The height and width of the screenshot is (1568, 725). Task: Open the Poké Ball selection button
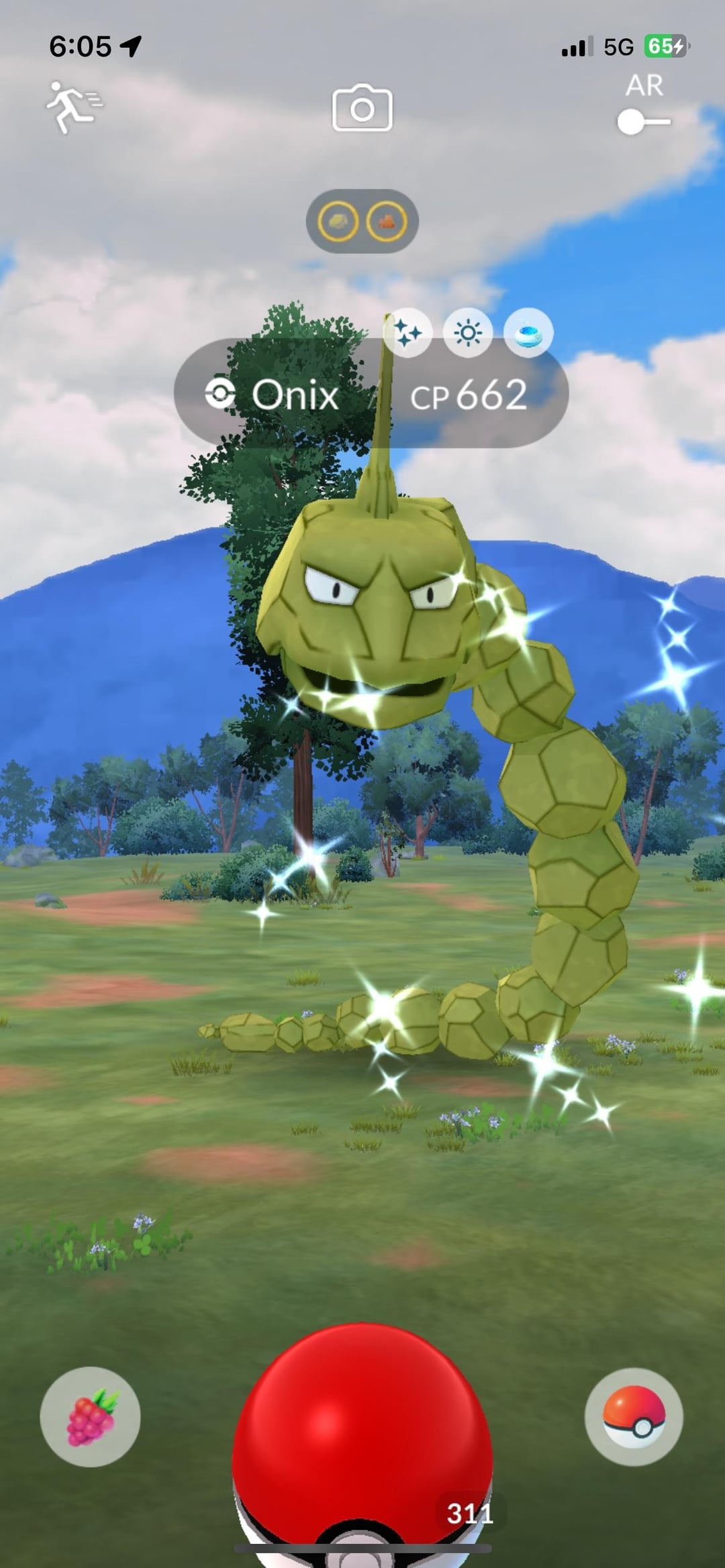(634, 1416)
